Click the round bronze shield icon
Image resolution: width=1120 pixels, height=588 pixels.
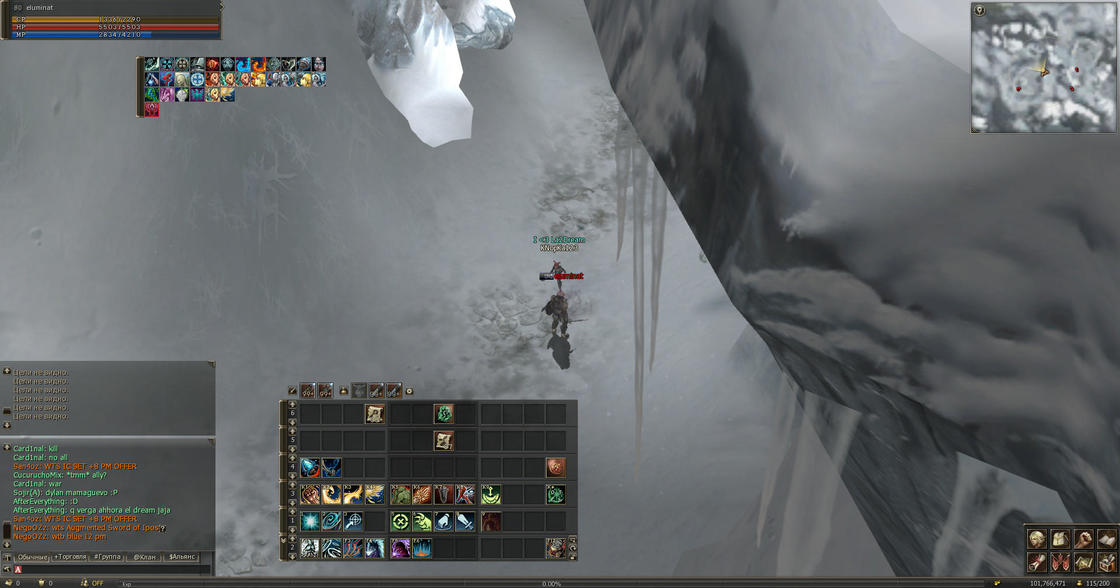point(556,467)
